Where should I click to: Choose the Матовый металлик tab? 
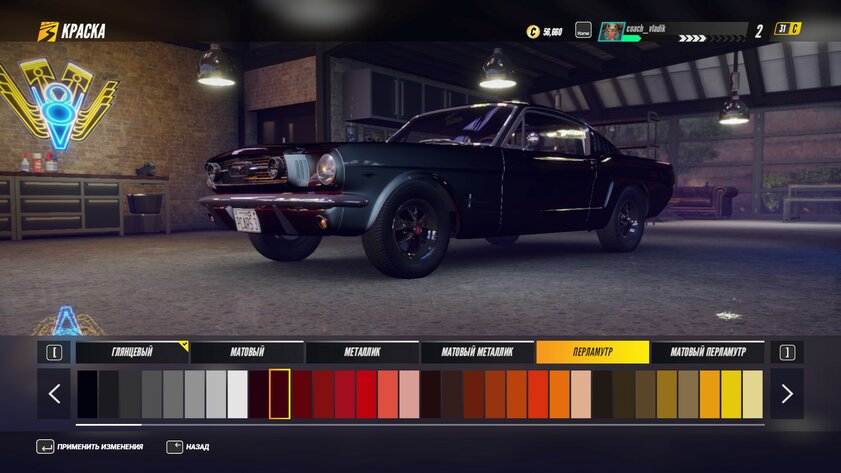click(477, 352)
